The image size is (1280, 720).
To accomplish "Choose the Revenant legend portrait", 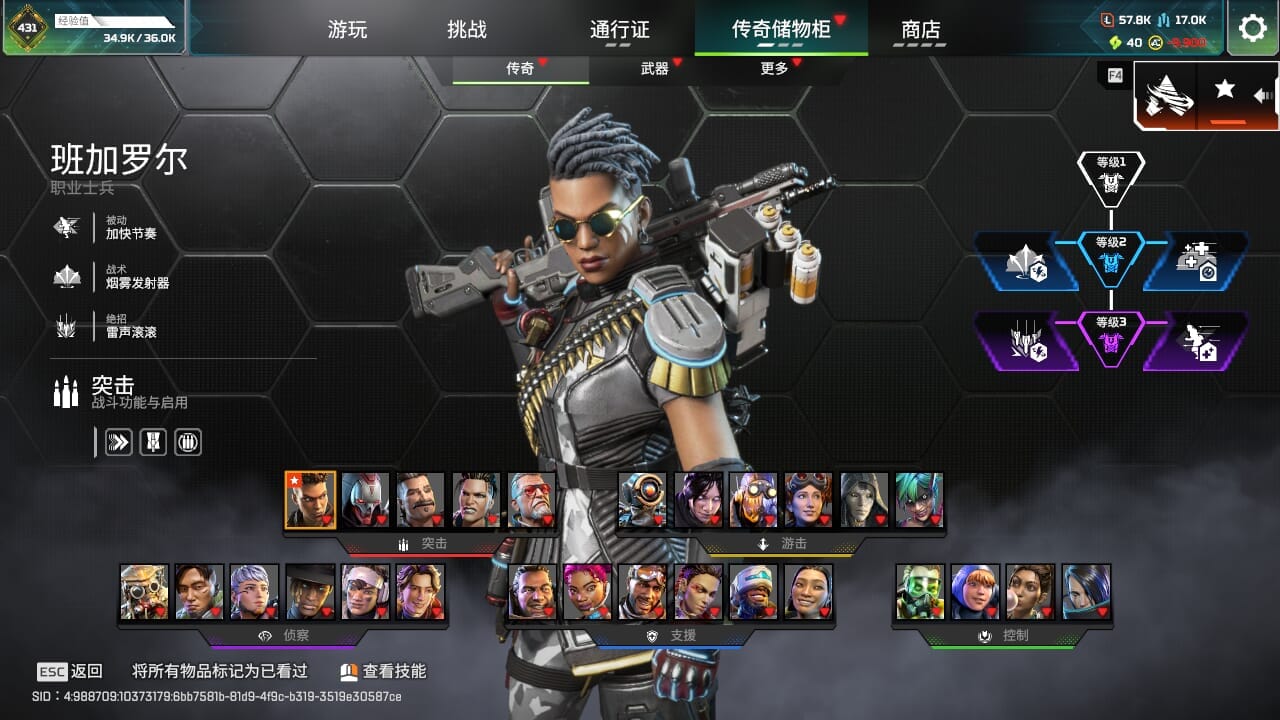I will pyautogui.click(x=366, y=500).
